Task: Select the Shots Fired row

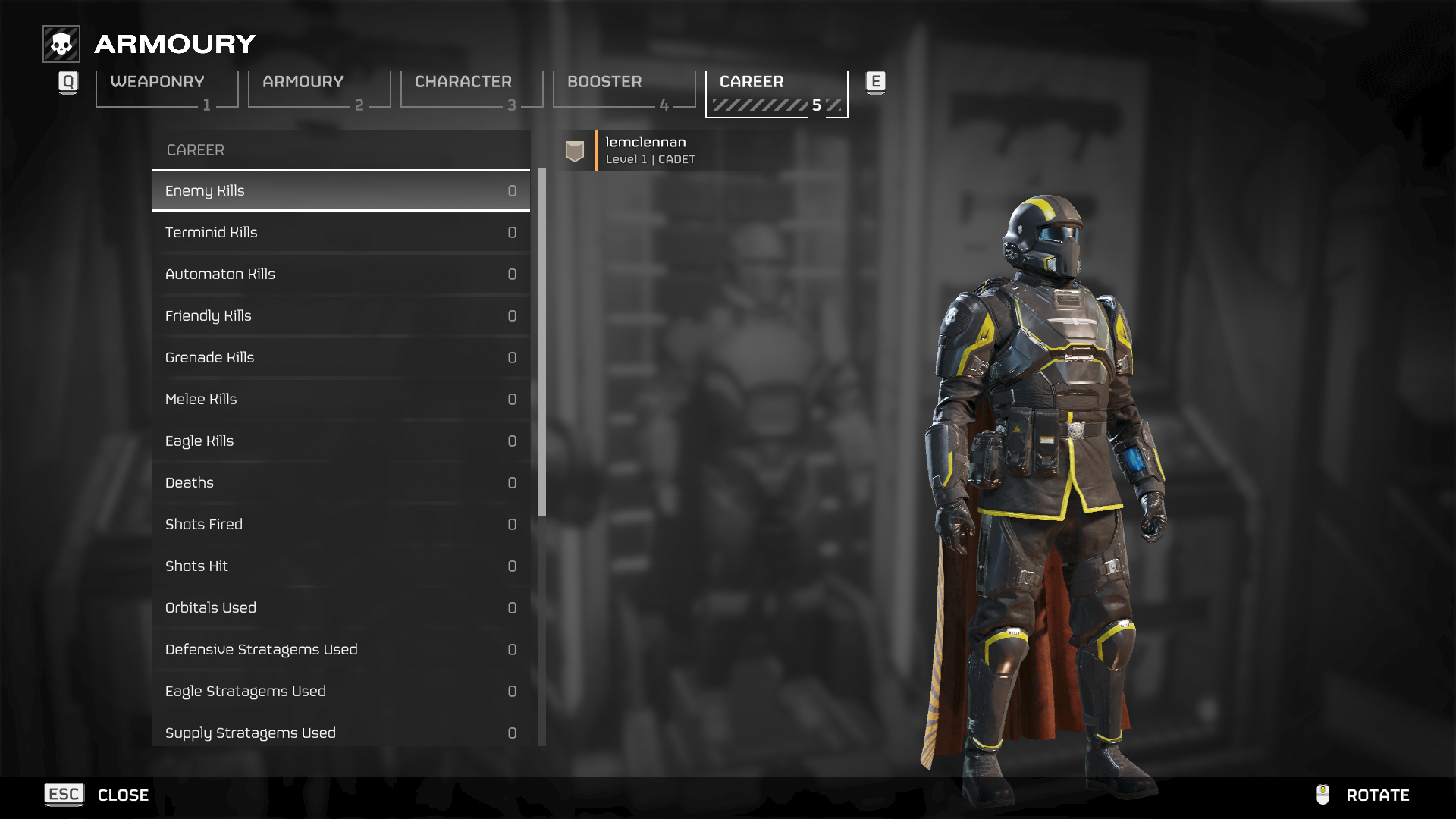Action: (340, 525)
